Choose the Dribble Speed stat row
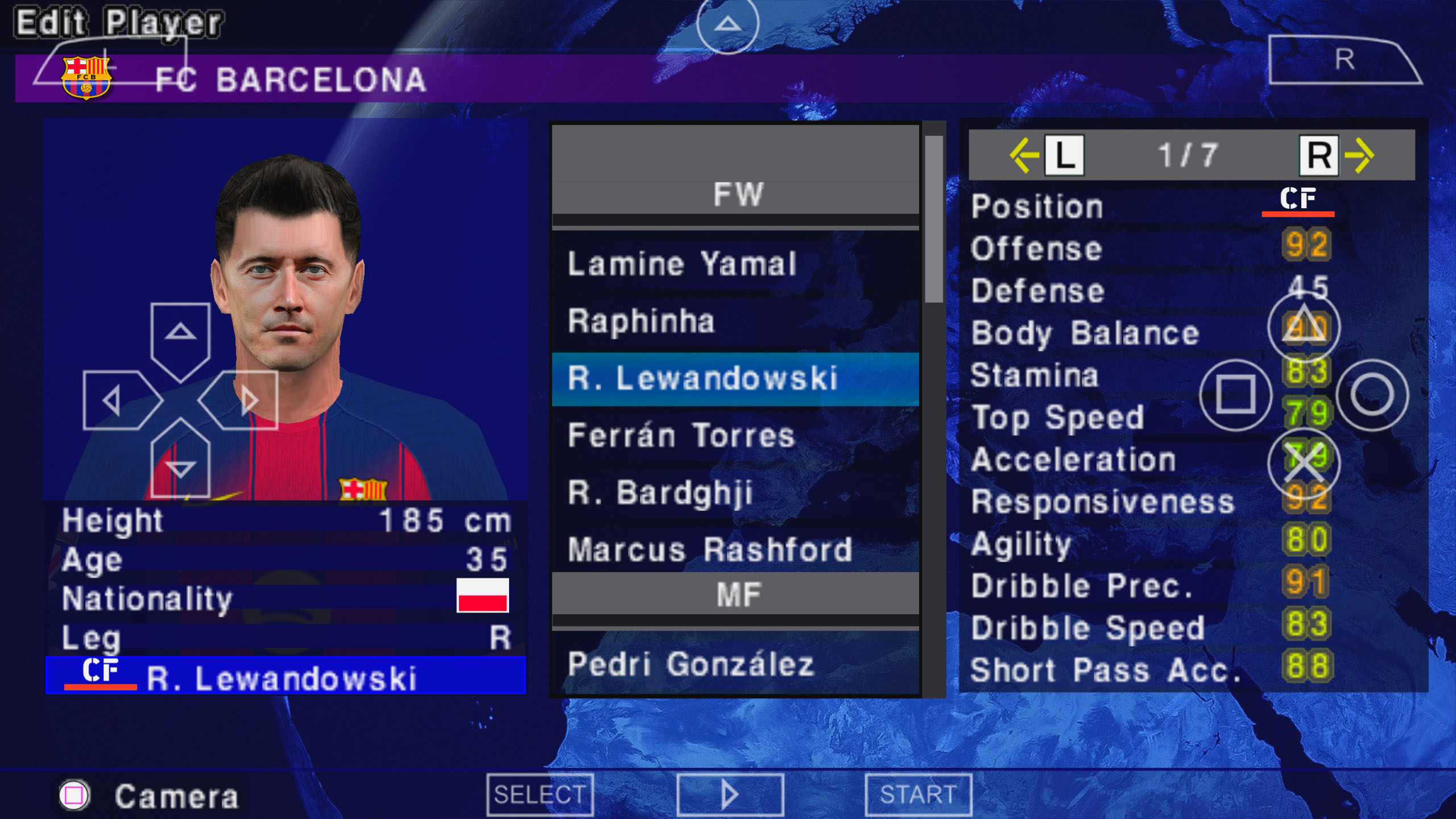 pyautogui.click(x=1192, y=627)
